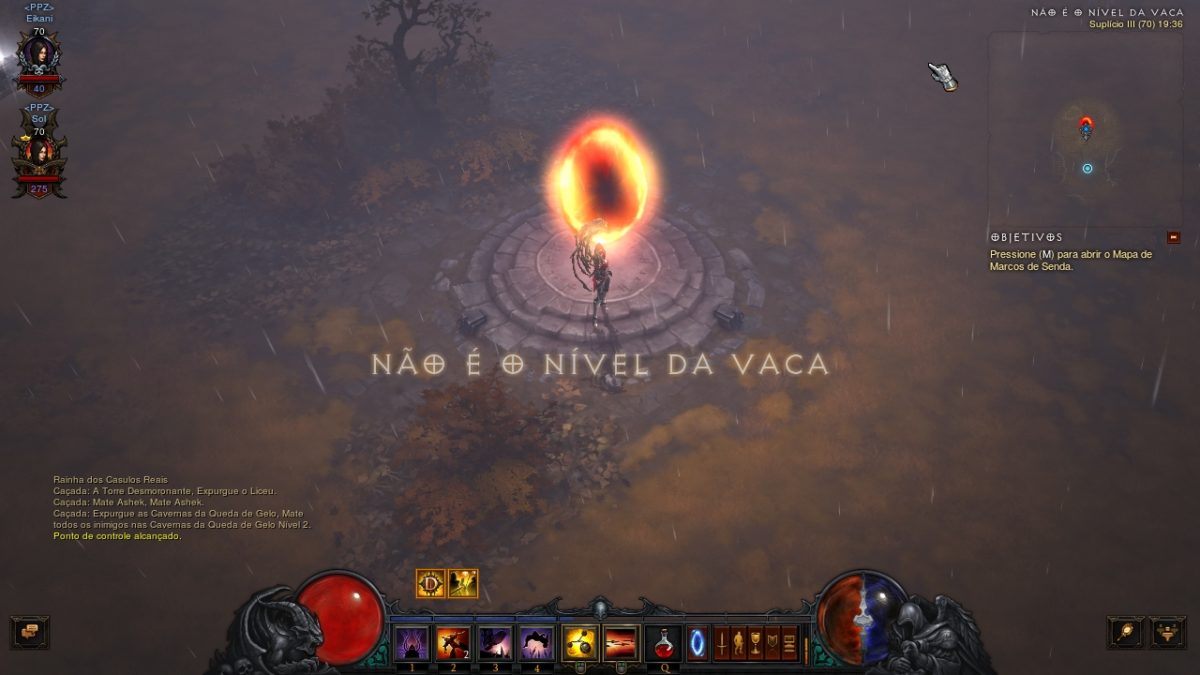The height and width of the screenshot is (675, 1200).
Task: Collapse the Objetivos tracker panel
Action: pyautogui.click(x=1173, y=237)
